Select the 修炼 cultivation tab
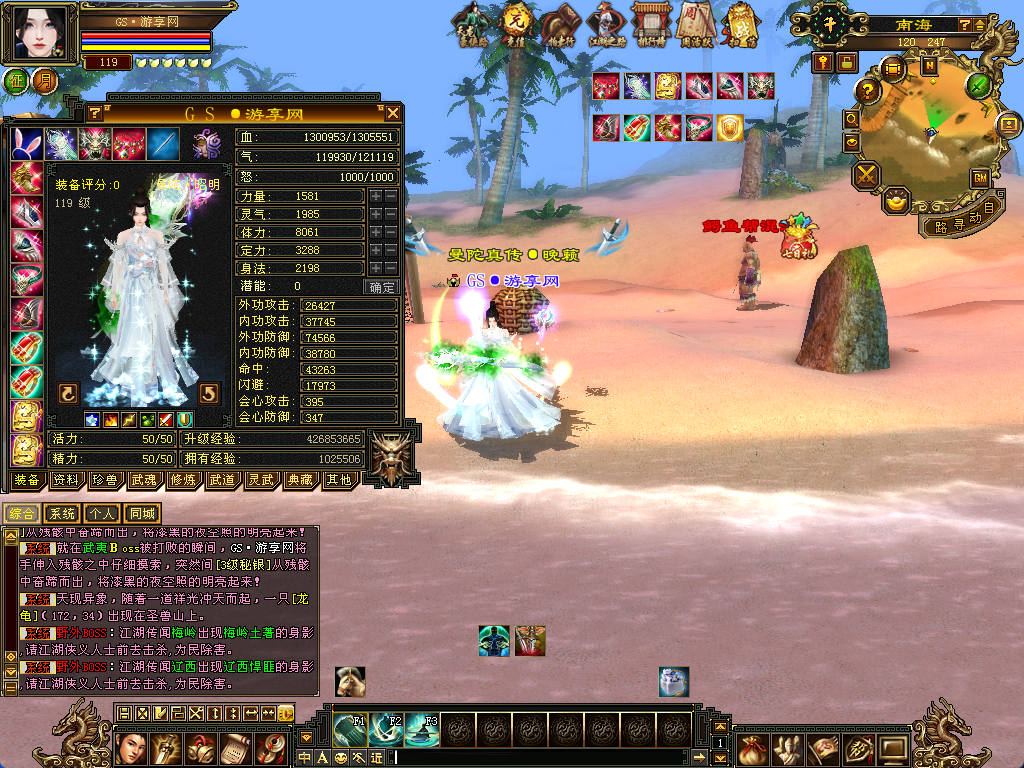 (x=182, y=480)
